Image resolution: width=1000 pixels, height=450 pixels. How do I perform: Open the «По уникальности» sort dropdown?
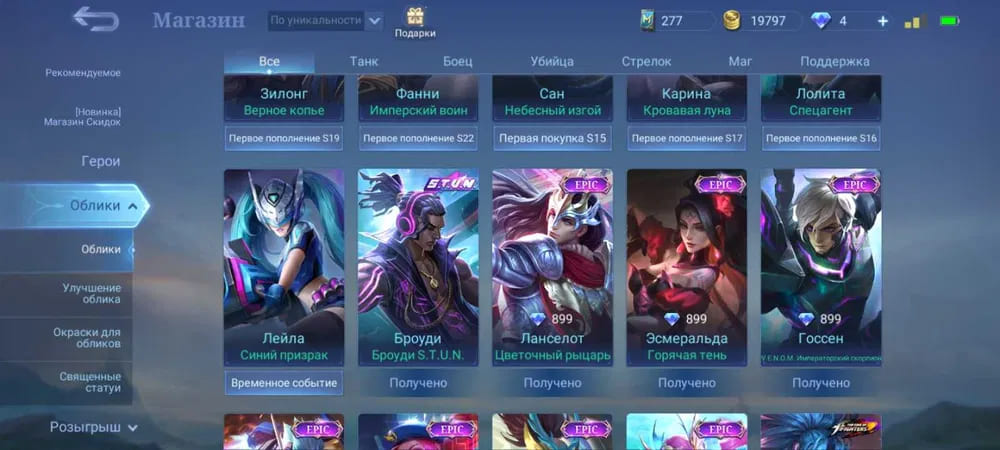[x=325, y=20]
